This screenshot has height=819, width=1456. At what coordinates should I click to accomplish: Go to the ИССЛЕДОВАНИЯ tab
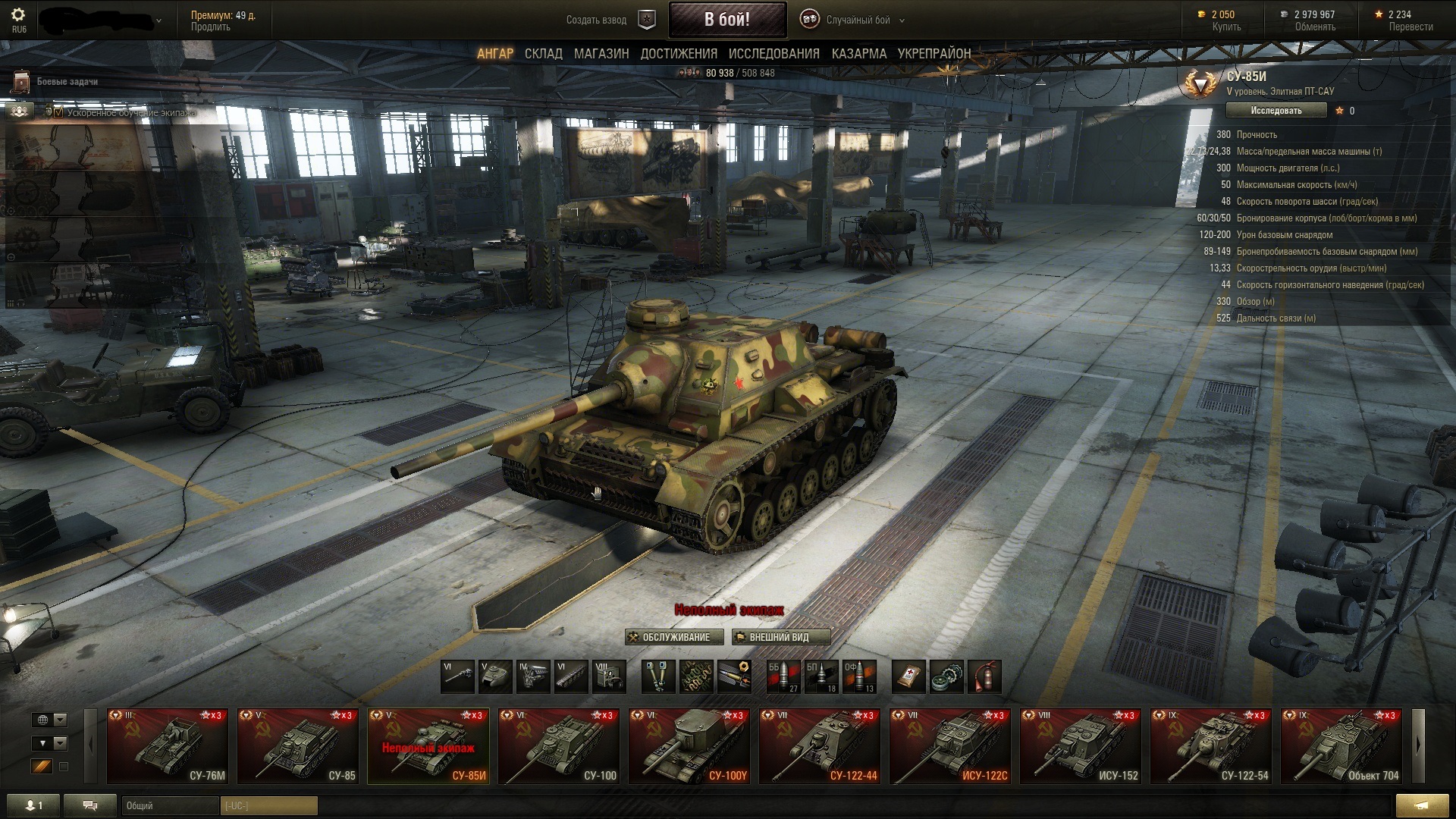pos(773,54)
